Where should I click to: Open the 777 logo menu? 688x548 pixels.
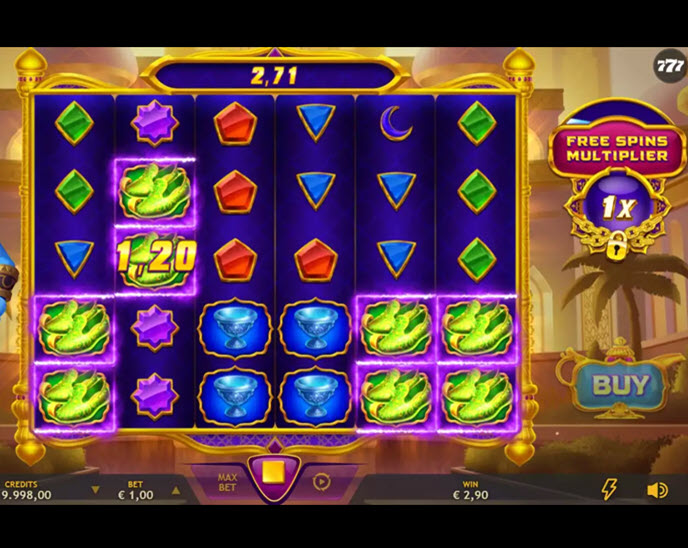coord(669,66)
